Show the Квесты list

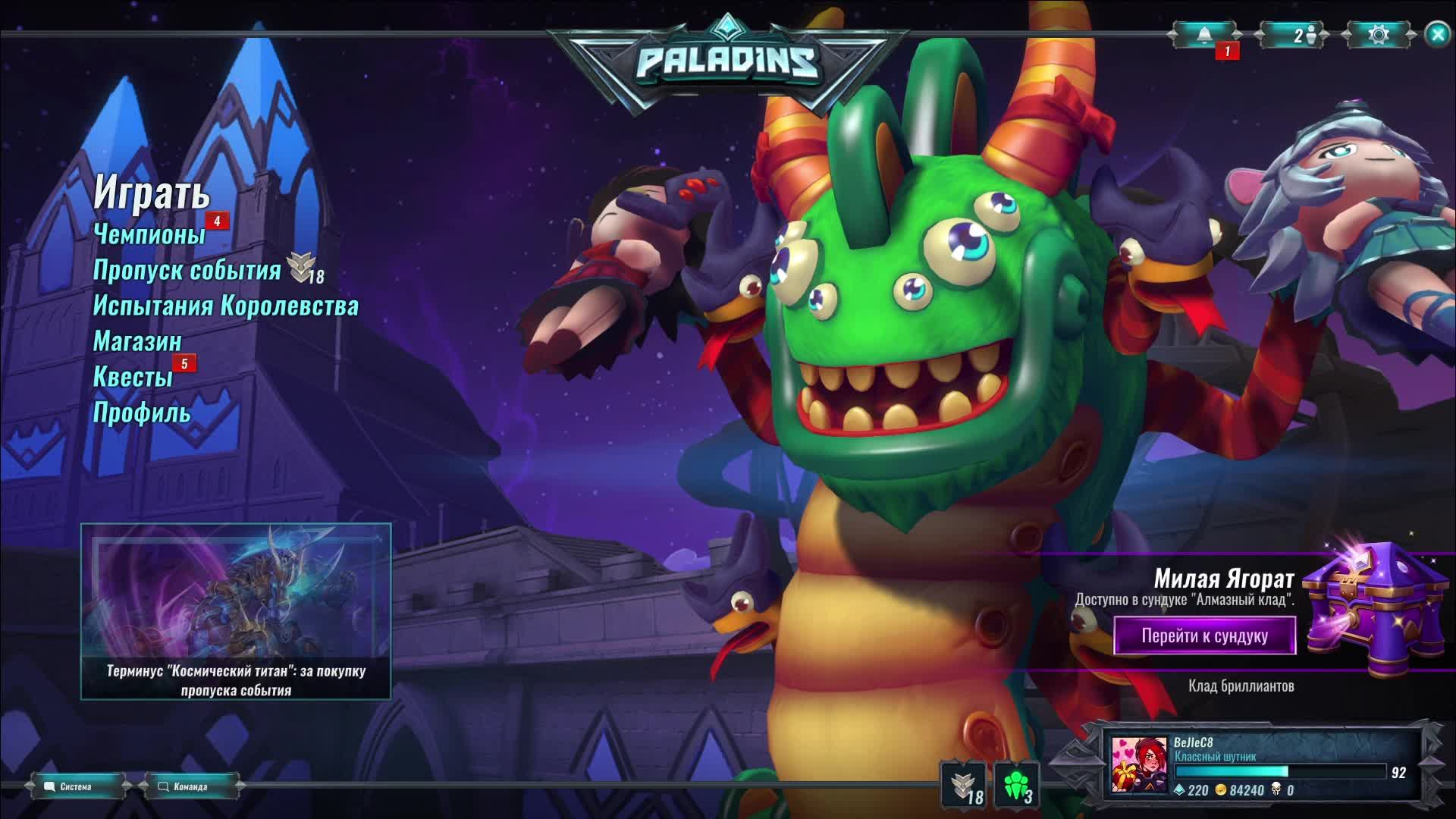133,377
